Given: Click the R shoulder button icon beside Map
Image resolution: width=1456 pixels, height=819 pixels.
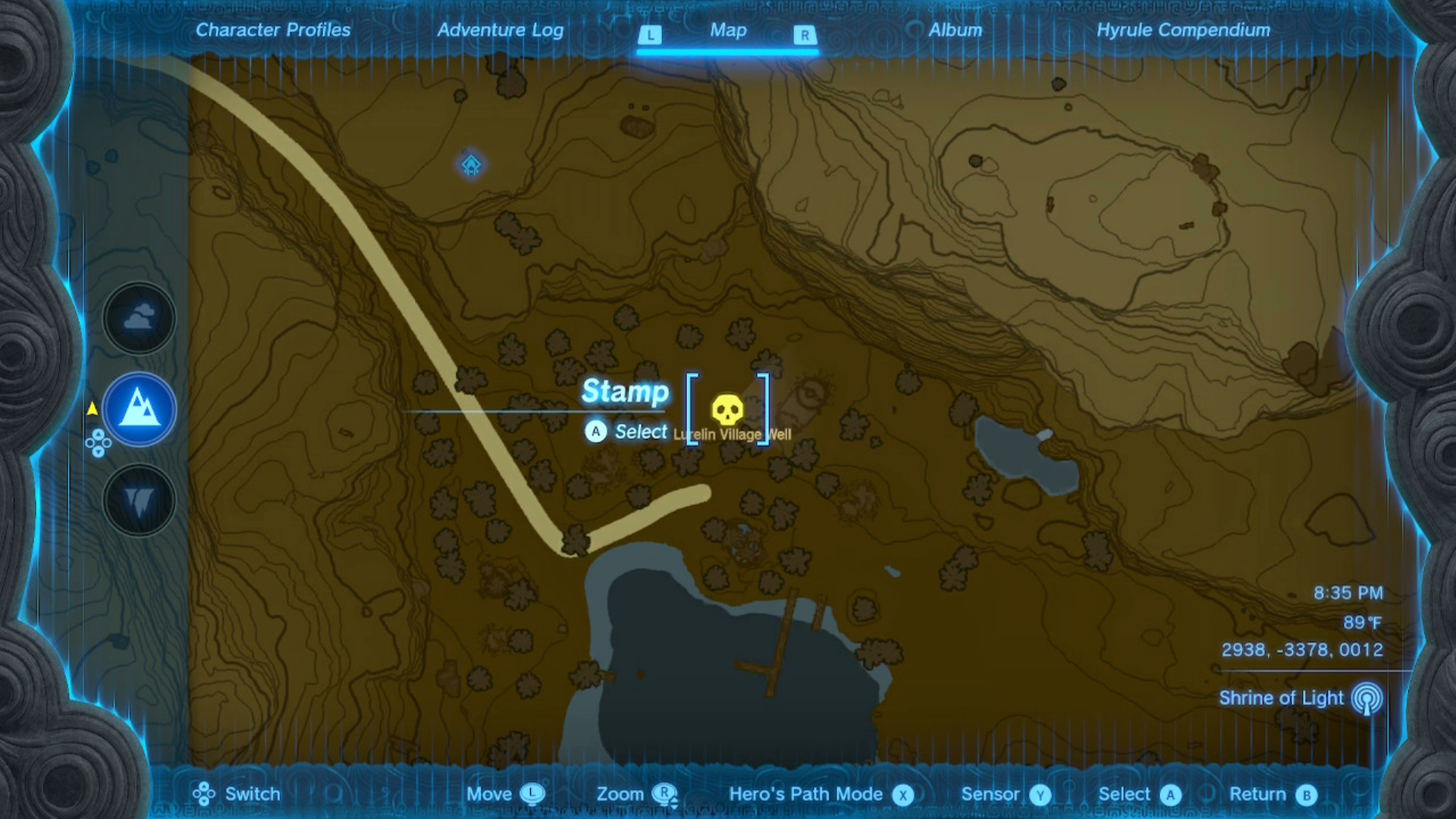Looking at the screenshot, I should pos(804,34).
